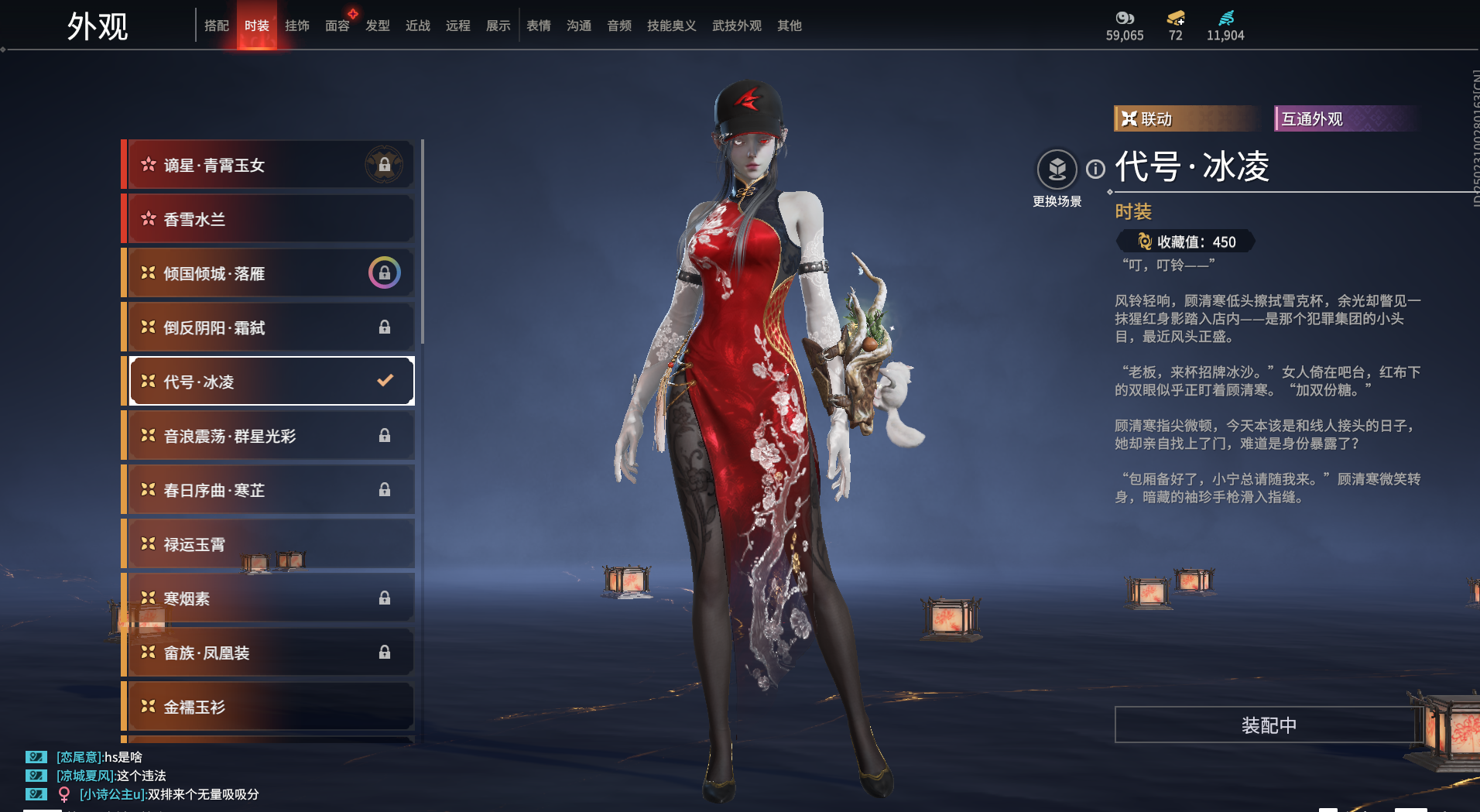Open the 互通外观 tag
This screenshot has width=1480, height=812.
(x=1344, y=118)
